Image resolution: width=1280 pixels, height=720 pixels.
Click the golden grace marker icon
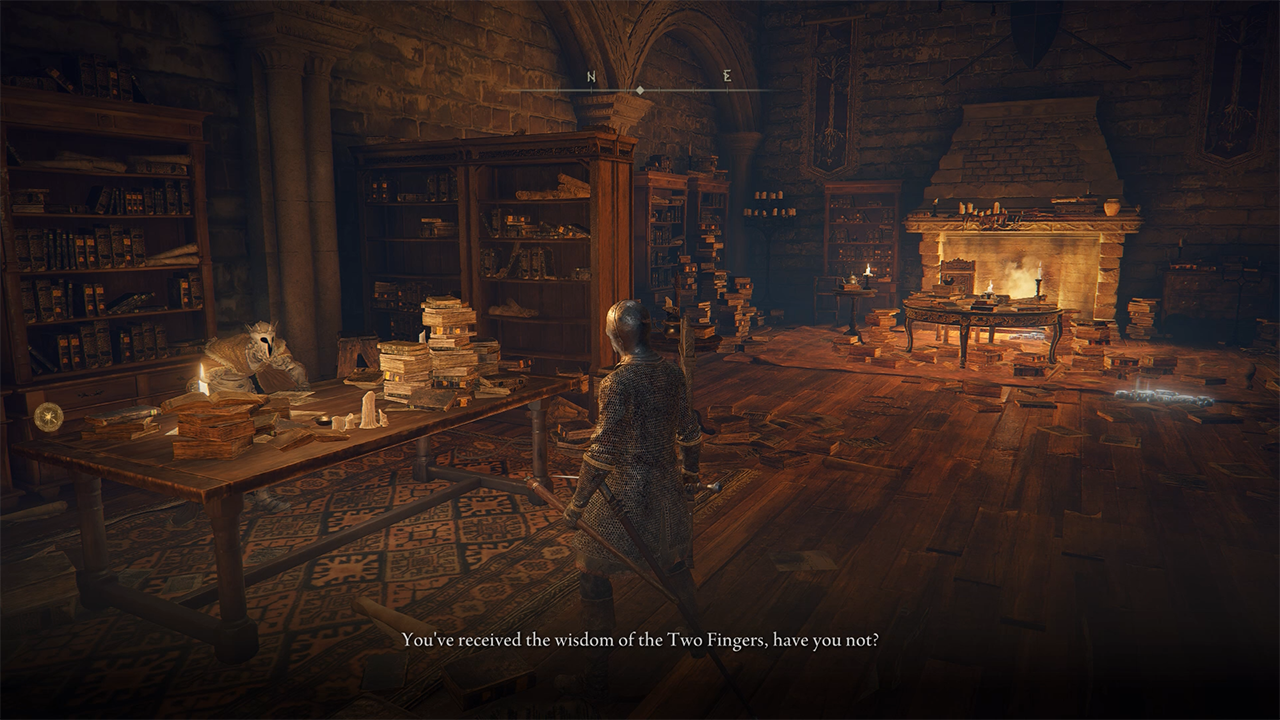pos(48,416)
